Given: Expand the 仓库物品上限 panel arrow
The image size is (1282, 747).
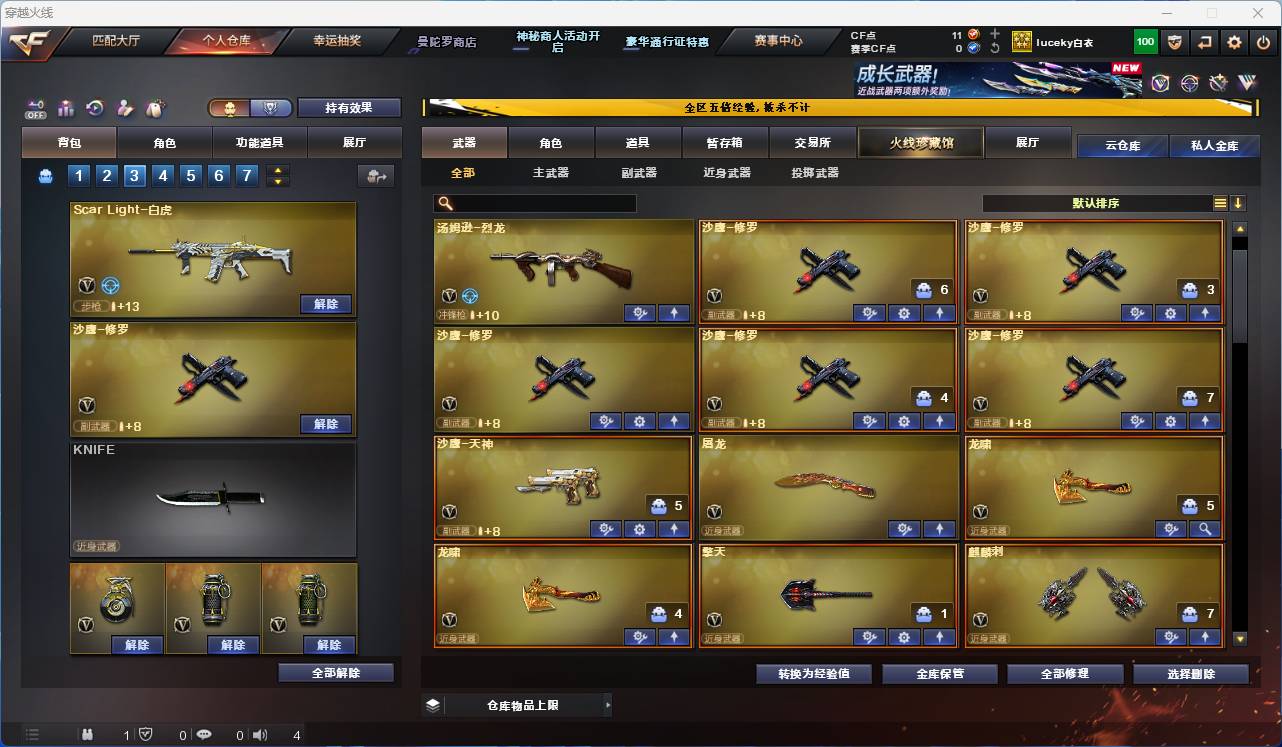Looking at the screenshot, I should point(608,704).
